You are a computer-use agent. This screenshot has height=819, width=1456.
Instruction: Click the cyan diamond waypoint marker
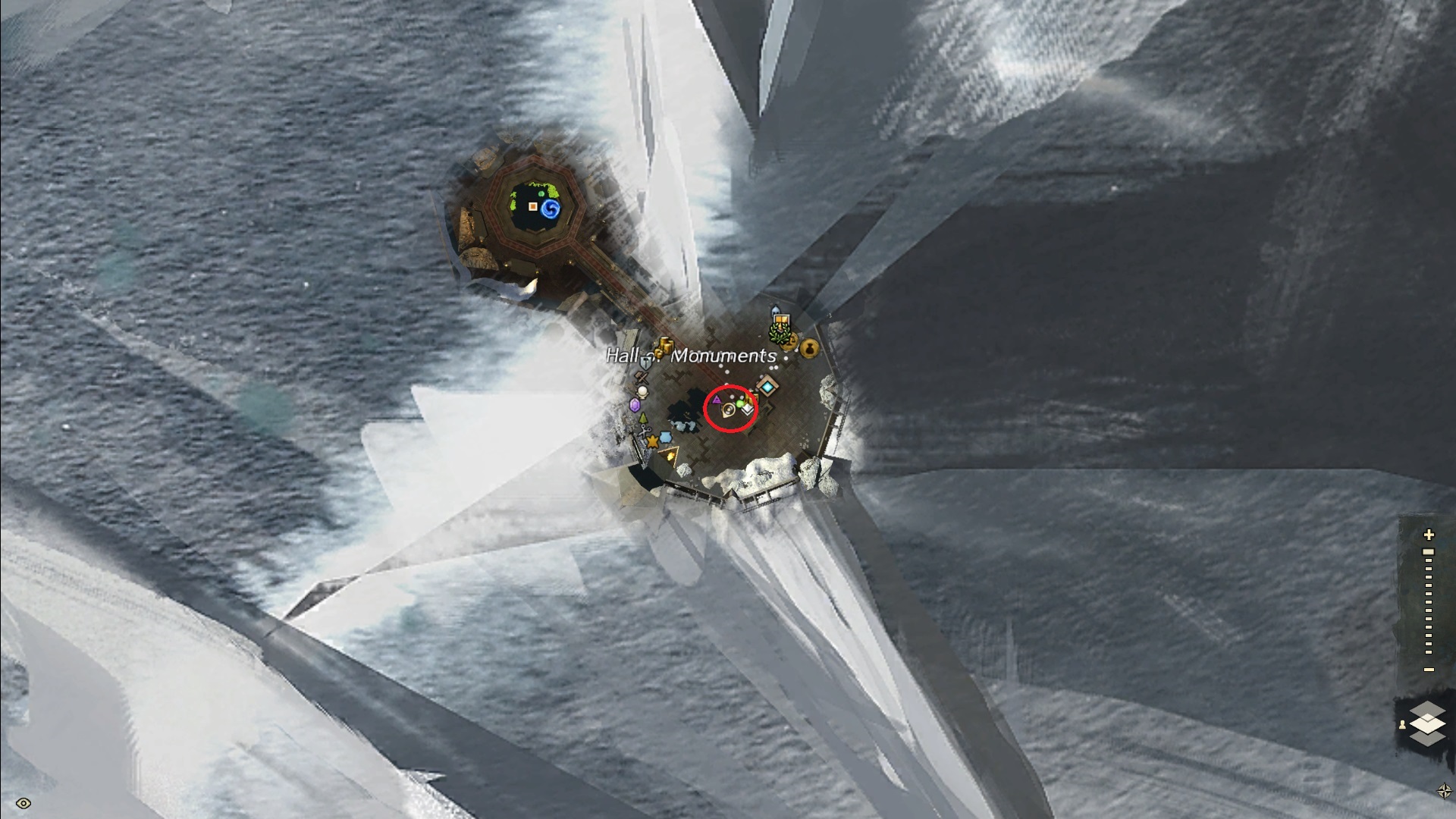pyautogui.click(x=768, y=388)
